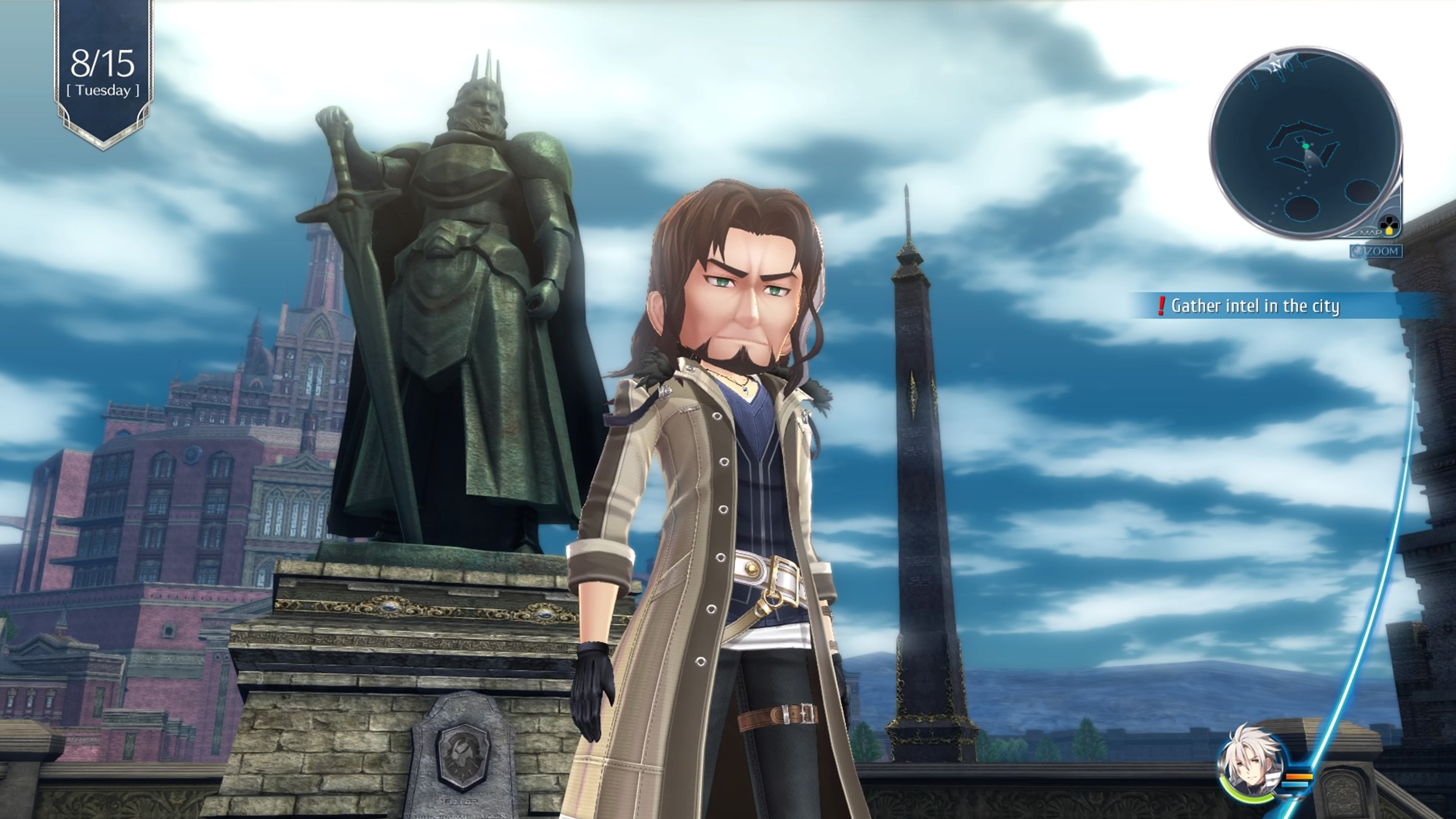Click the d-pad MAP button icon
The image size is (1456, 819).
pyautogui.click(x=1389, y=224)
